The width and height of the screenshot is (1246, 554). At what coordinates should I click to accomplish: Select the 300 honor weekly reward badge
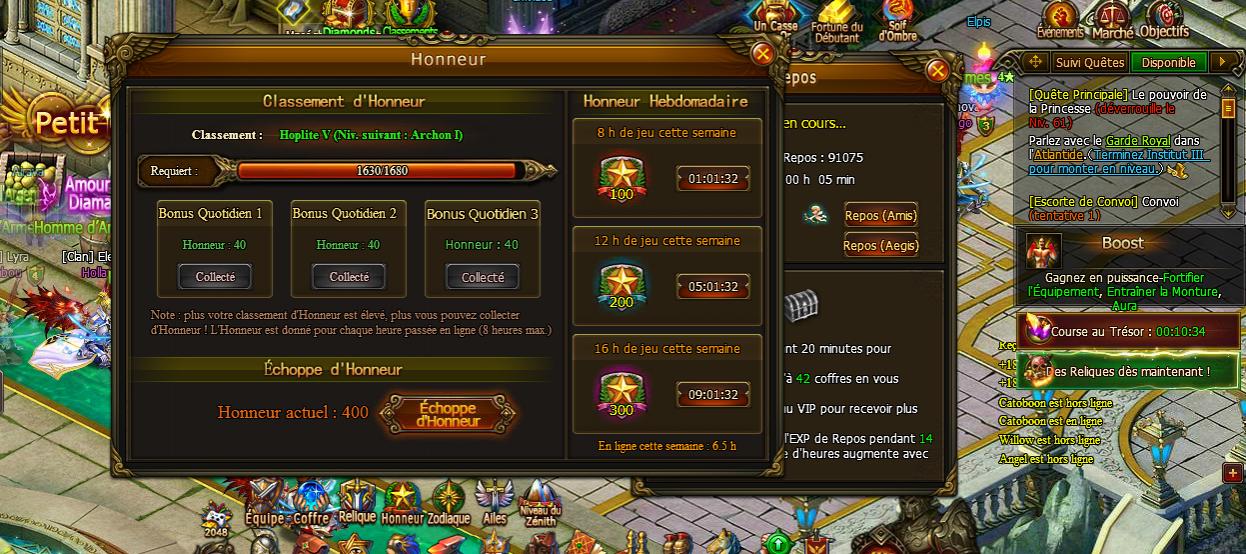pyautogui.click(x=621, y=393)
